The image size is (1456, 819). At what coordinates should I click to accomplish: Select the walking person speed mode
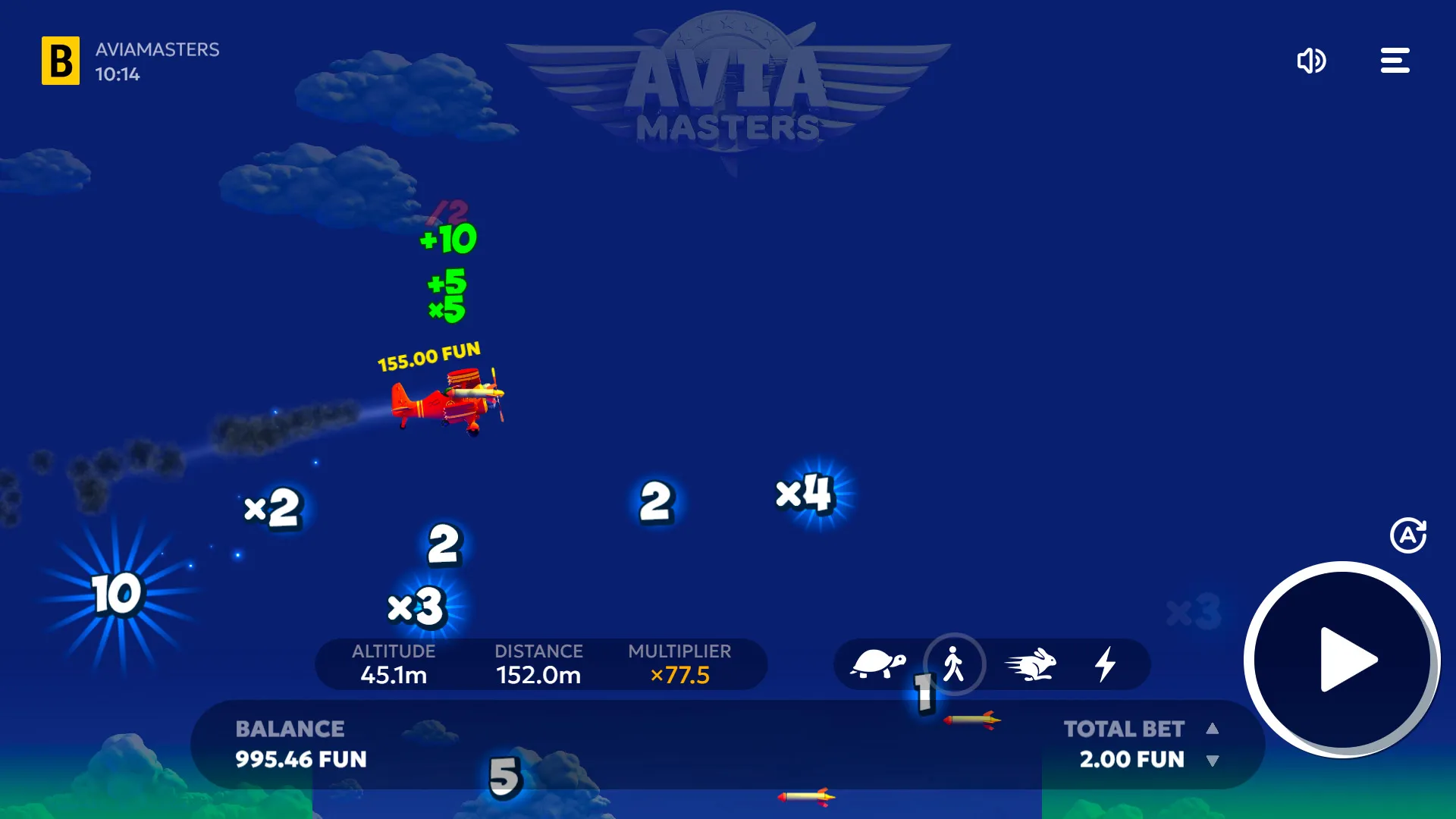tap(955, 664)
